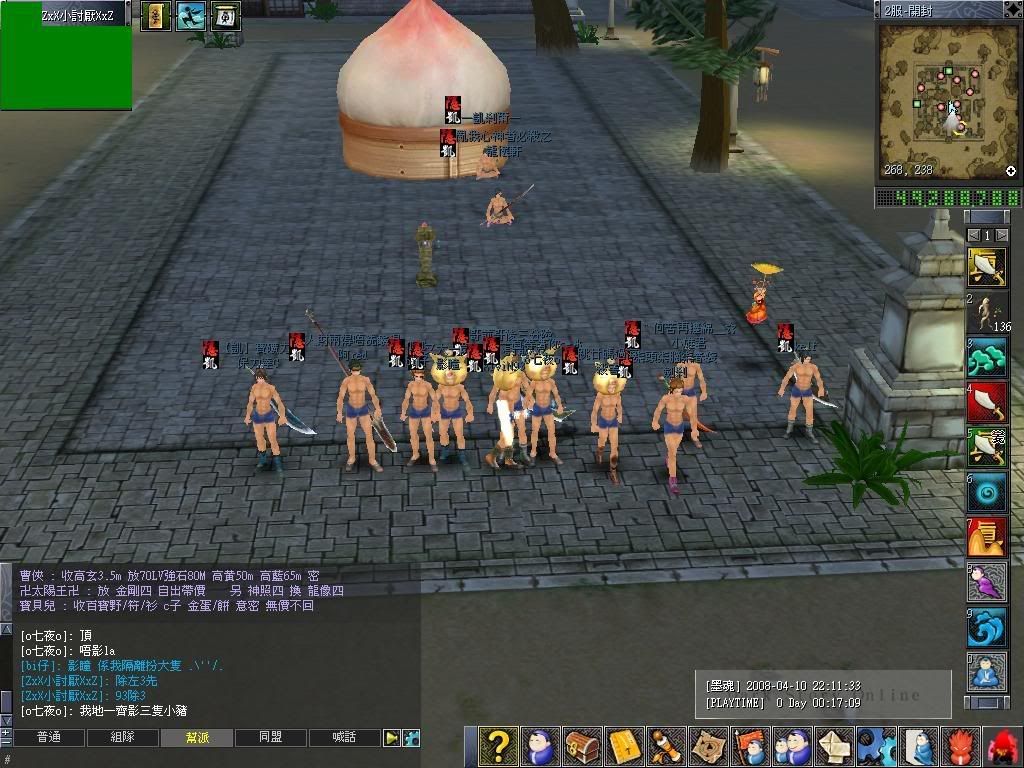Go to the next skill bar page
1024x768 pixels.
pyautogui.click(x=1003, y=236)
